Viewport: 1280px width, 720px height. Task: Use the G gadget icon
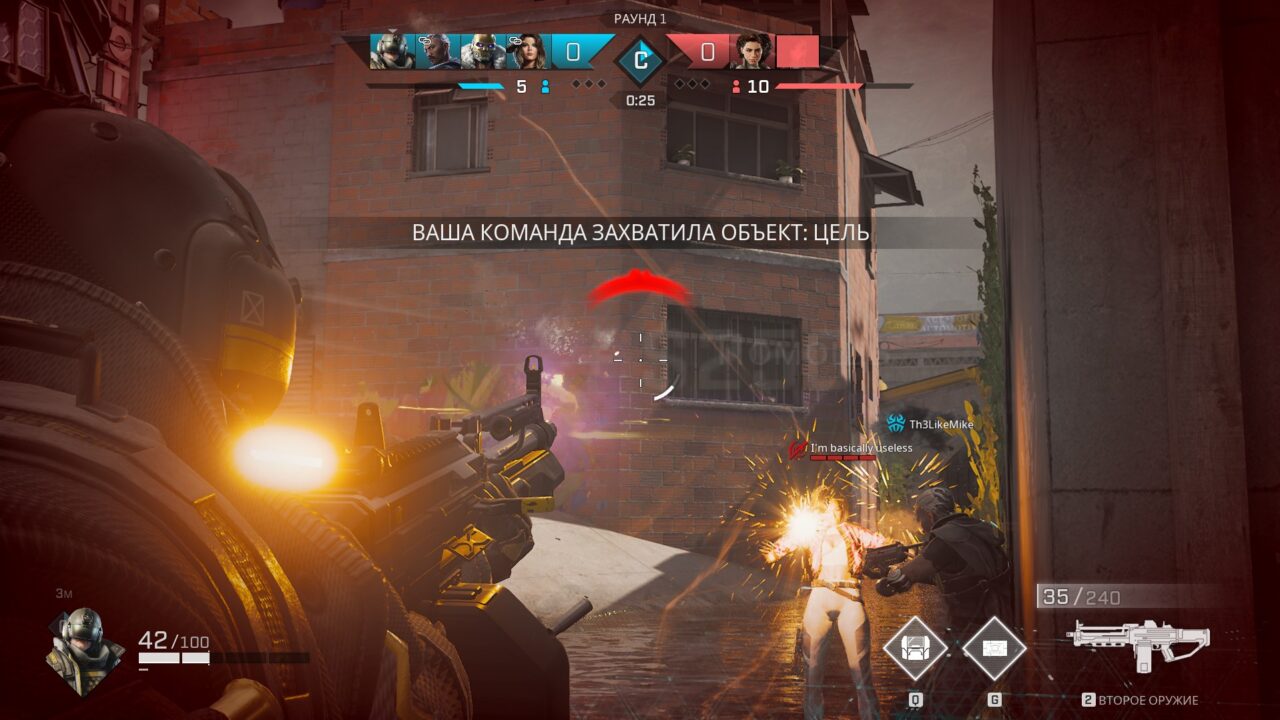click(994, 649)
